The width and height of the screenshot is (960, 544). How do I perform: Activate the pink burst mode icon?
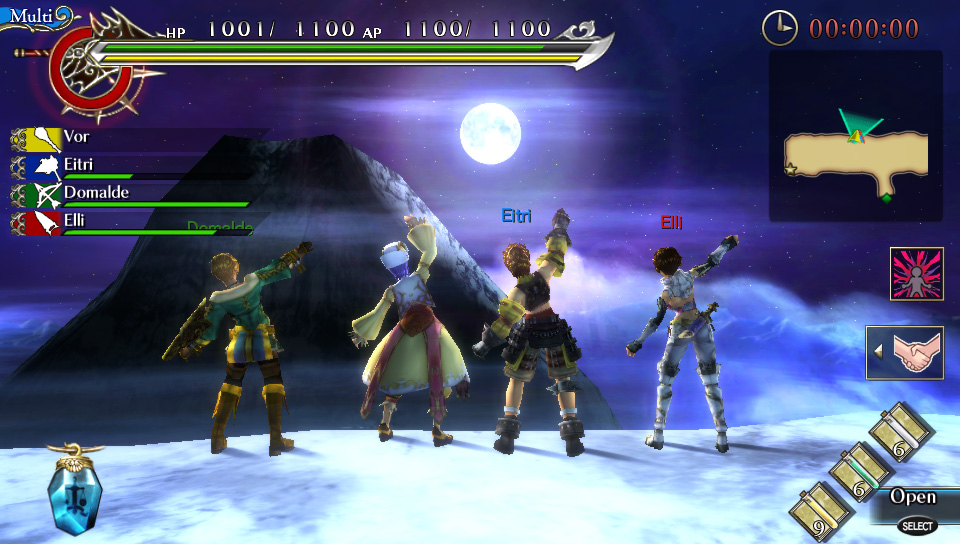[x=917, y=274]
